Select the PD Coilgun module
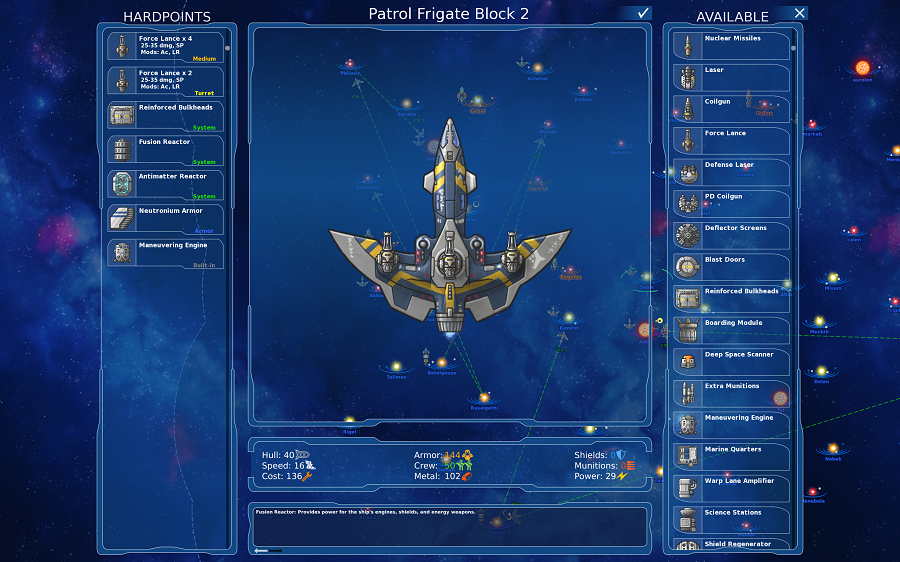The height and width of the screenshot is (562, 900). click(x=731, y=204)
